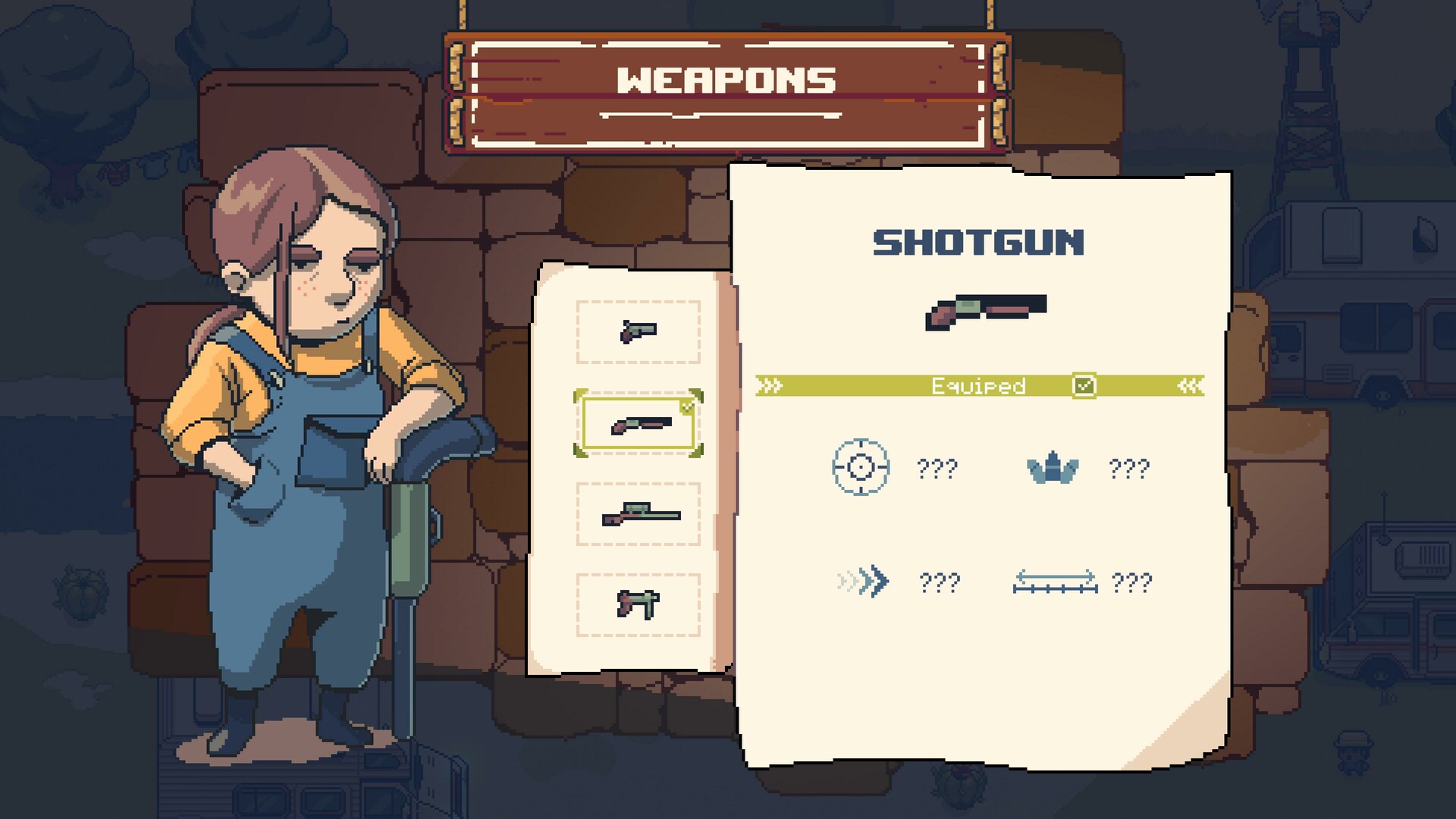Click the damage ??? value to reveal it
Viewport: 1456px width, 819px height.
pos(1130,469)
